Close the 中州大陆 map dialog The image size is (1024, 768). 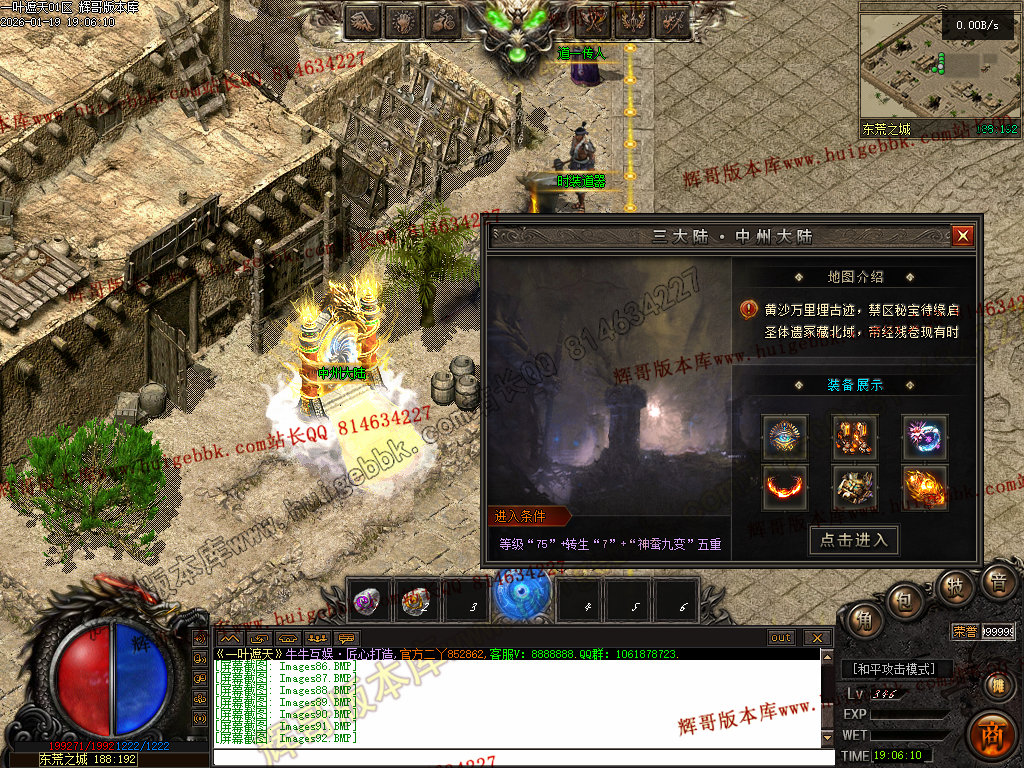click(x=962, y=236)
